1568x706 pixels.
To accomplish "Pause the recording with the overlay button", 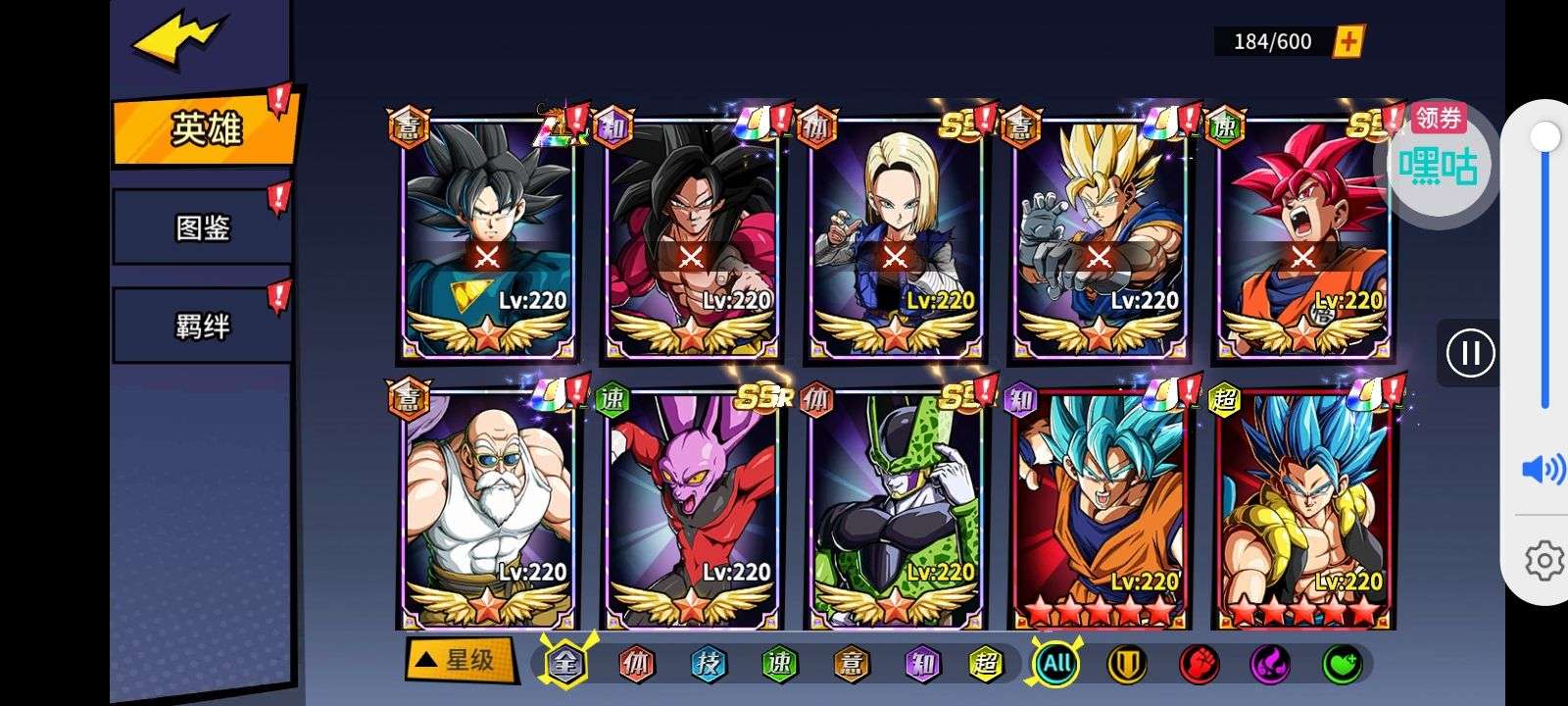I will (x=1470, y=352).
